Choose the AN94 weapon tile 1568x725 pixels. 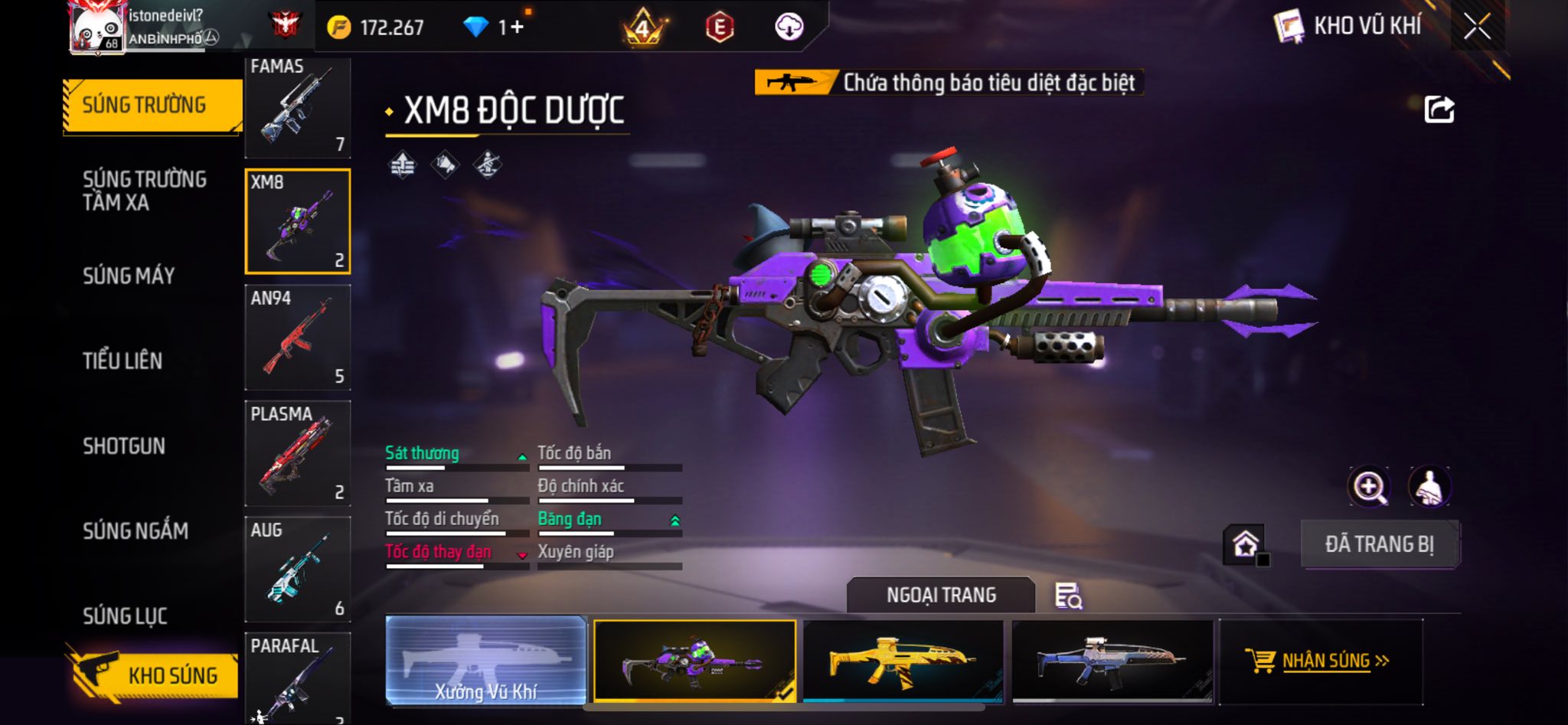[298, 338]
